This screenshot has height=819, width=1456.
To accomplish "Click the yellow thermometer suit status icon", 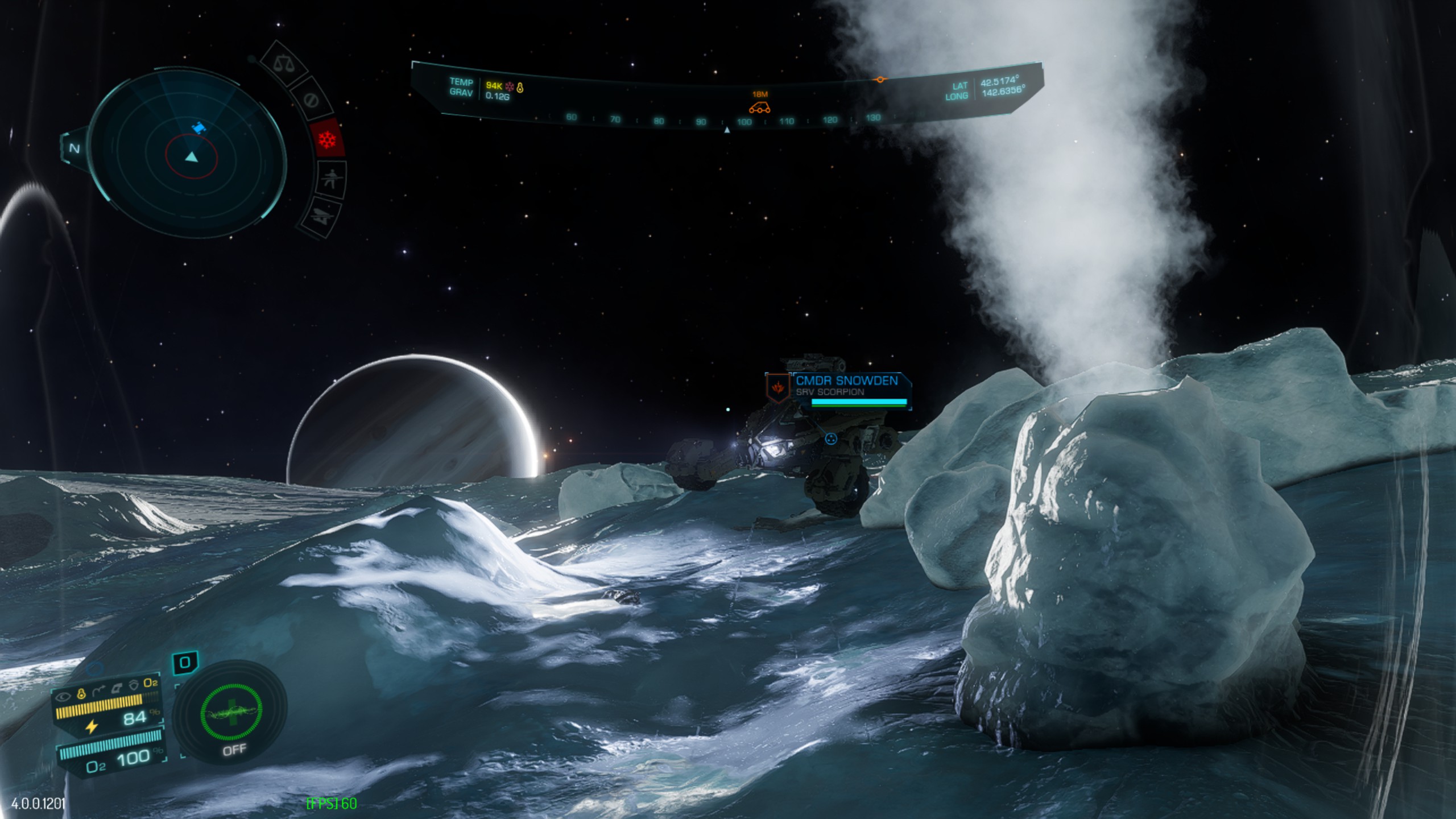I will tap(81, 693).
